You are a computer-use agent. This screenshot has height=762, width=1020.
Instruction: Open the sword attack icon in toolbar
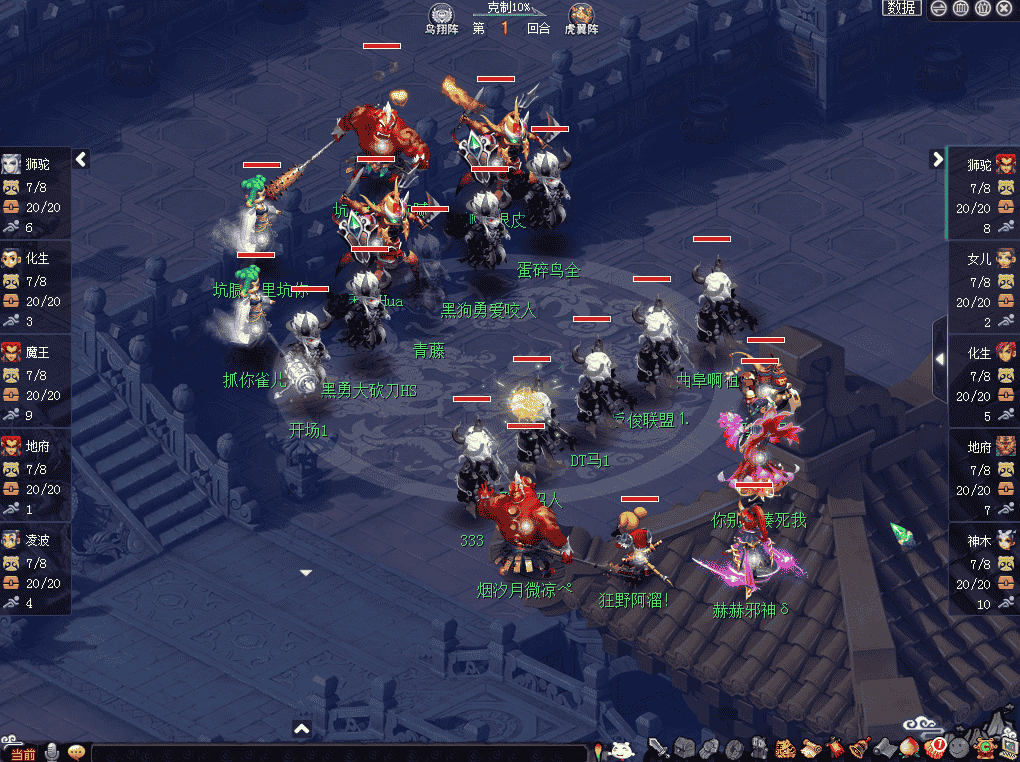658,748
